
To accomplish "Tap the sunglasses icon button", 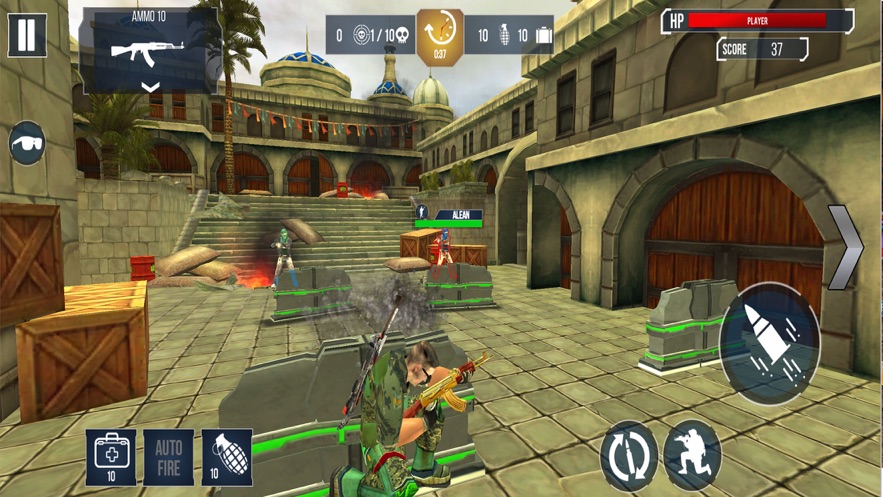I will pyautogui.click(x=27, y=143).
